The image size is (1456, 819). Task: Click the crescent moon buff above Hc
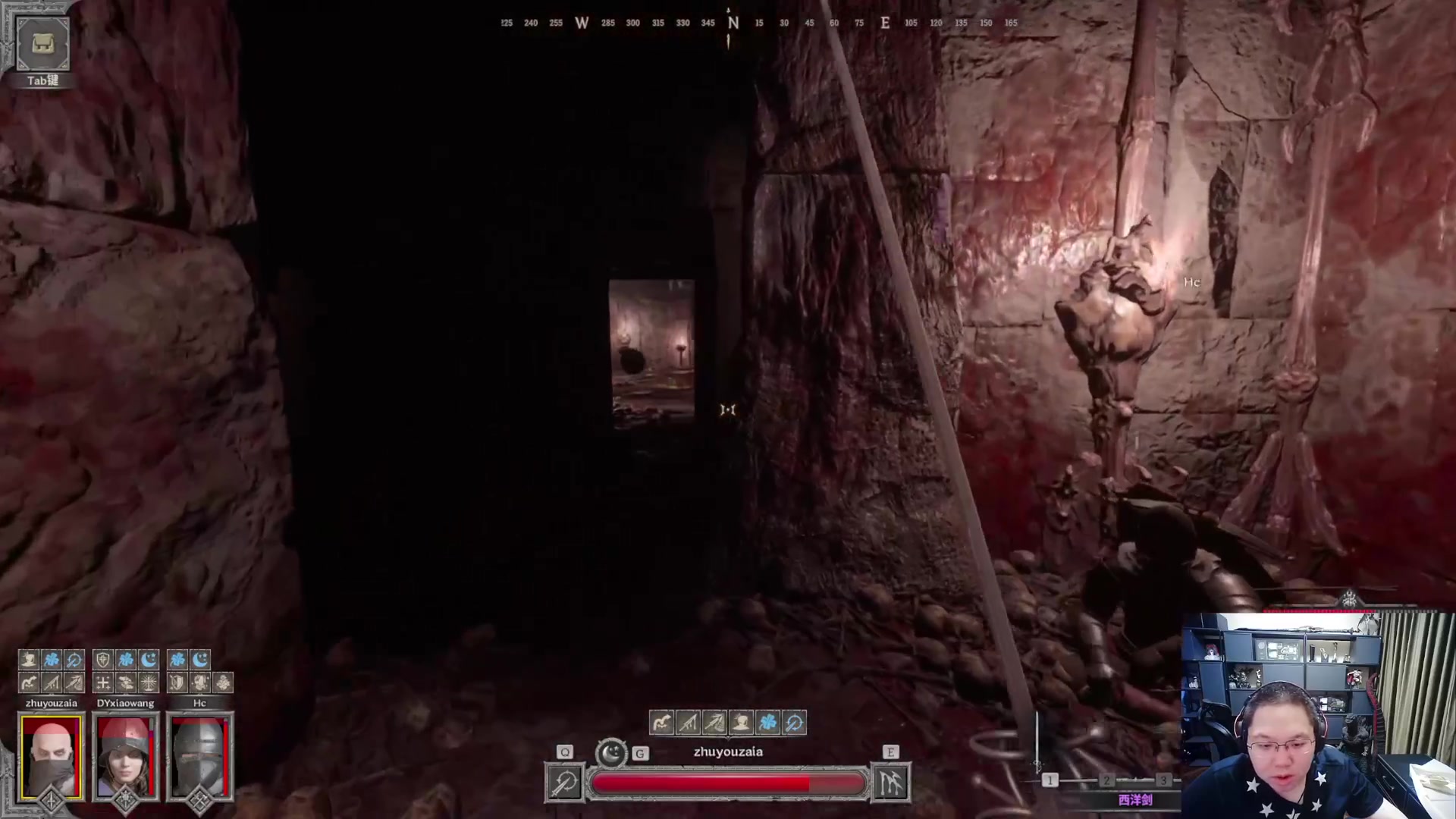pyautogui.click(x=200, y=660)
